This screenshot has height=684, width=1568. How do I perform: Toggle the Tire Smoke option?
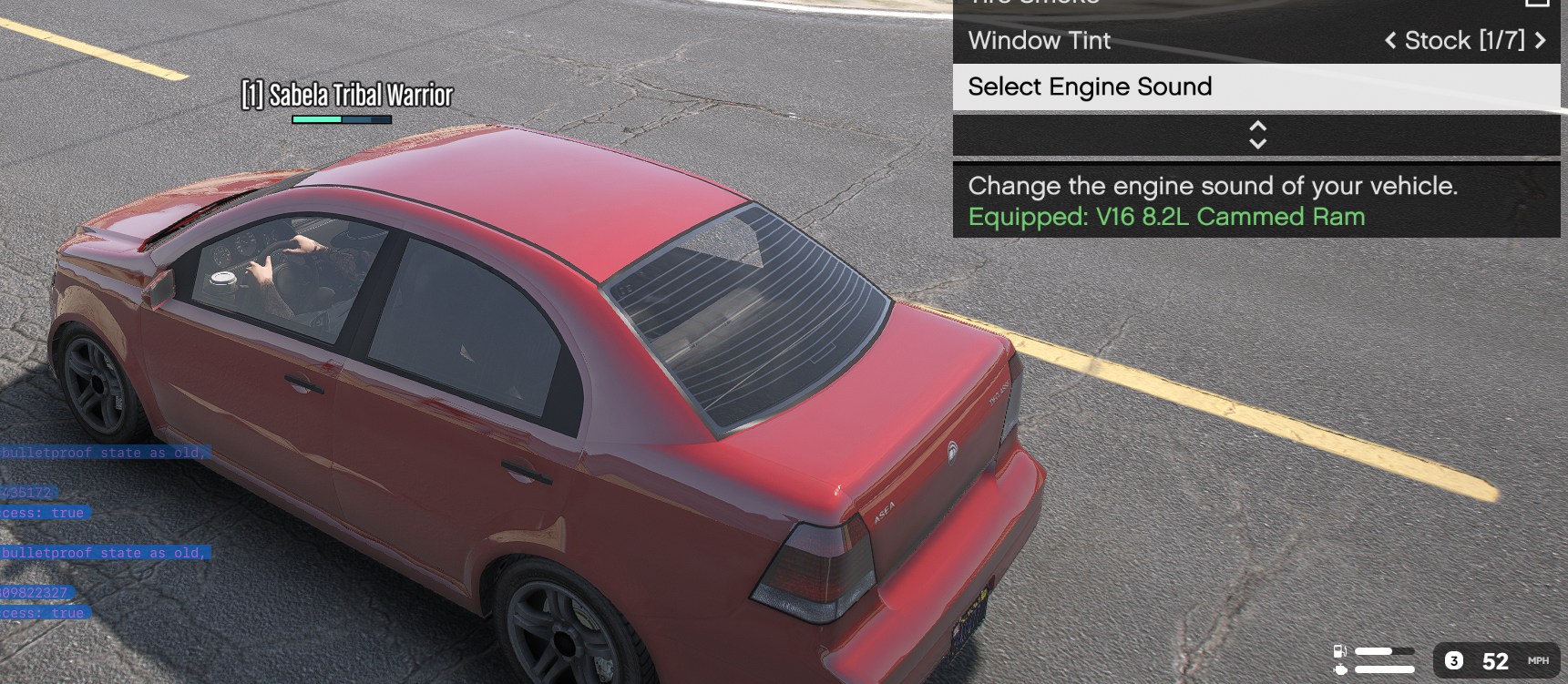tap(1184, 4)
